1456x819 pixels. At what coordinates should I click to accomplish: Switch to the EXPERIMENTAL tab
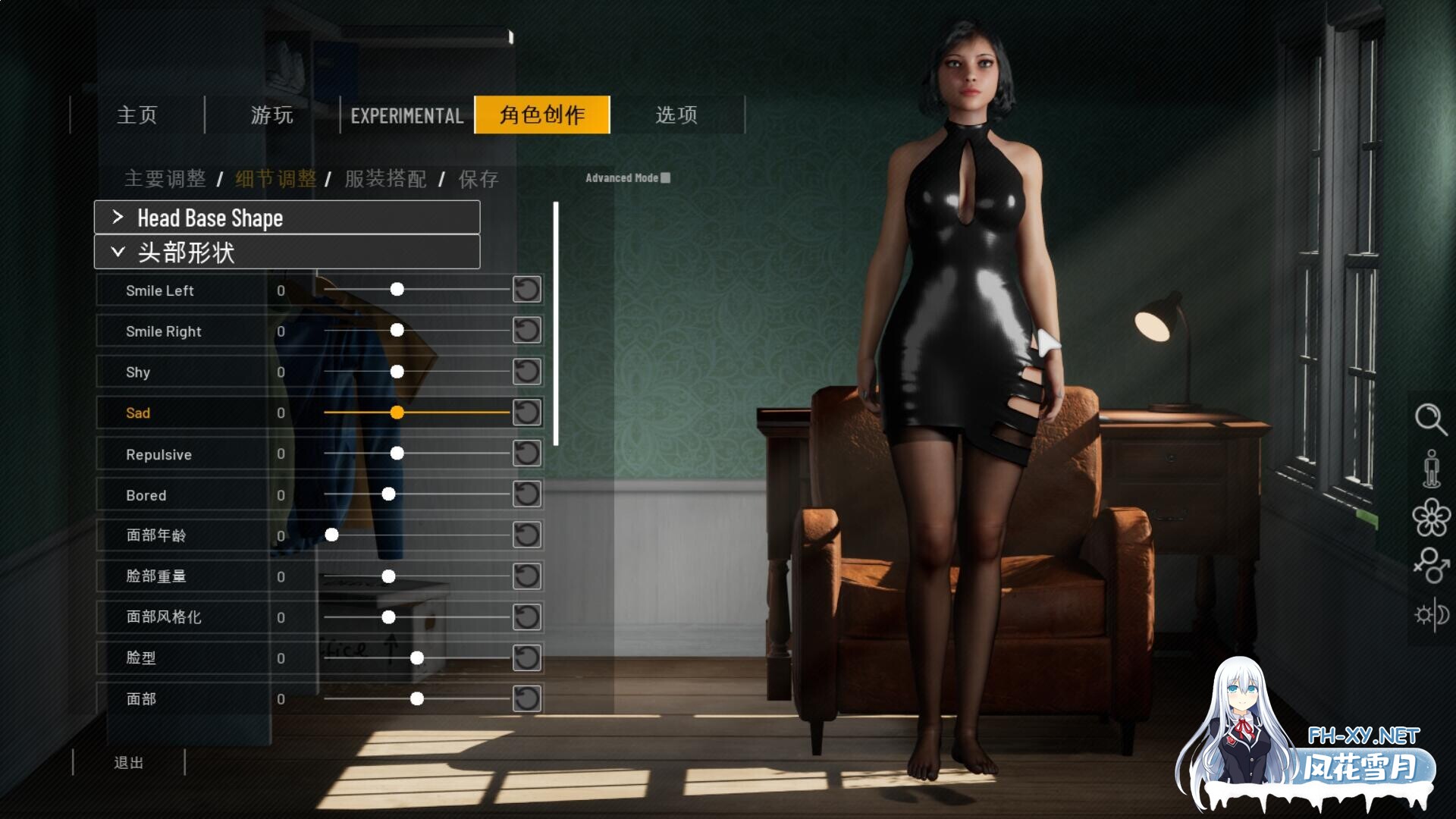coord(406,115)
